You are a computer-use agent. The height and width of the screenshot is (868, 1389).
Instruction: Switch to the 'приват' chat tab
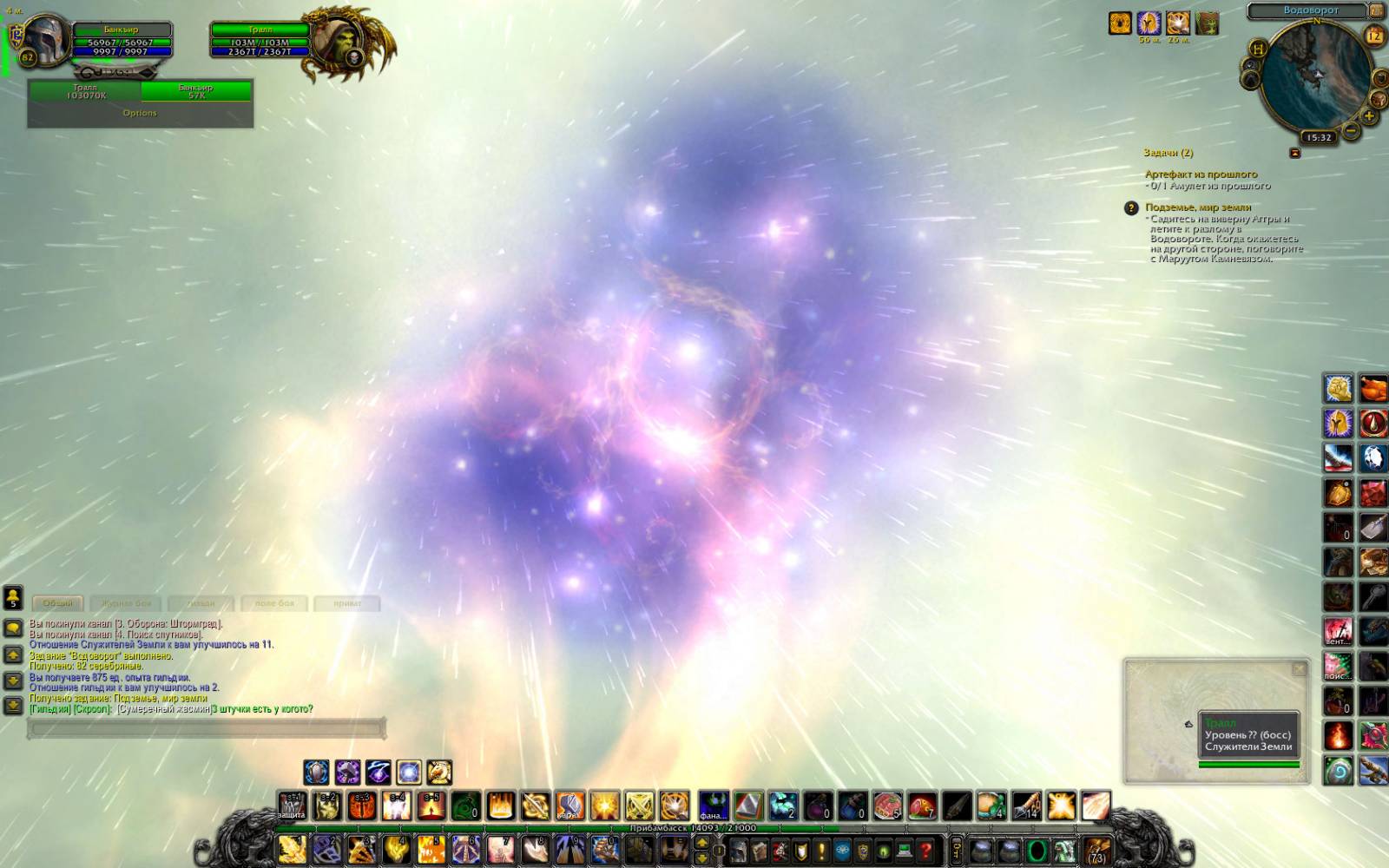point(347,603)
